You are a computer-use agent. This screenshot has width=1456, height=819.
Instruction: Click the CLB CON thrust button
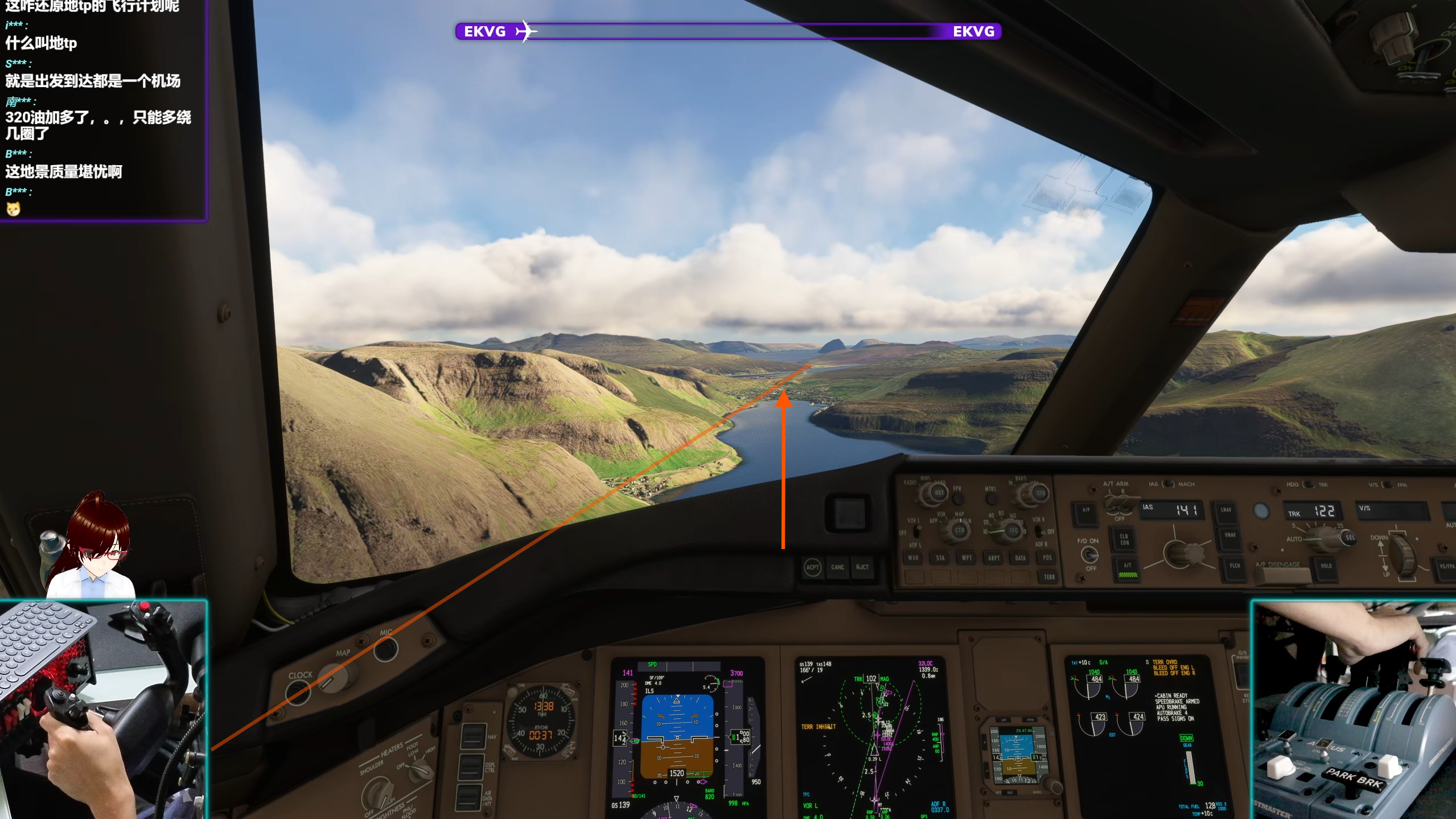pos(1124,539)
